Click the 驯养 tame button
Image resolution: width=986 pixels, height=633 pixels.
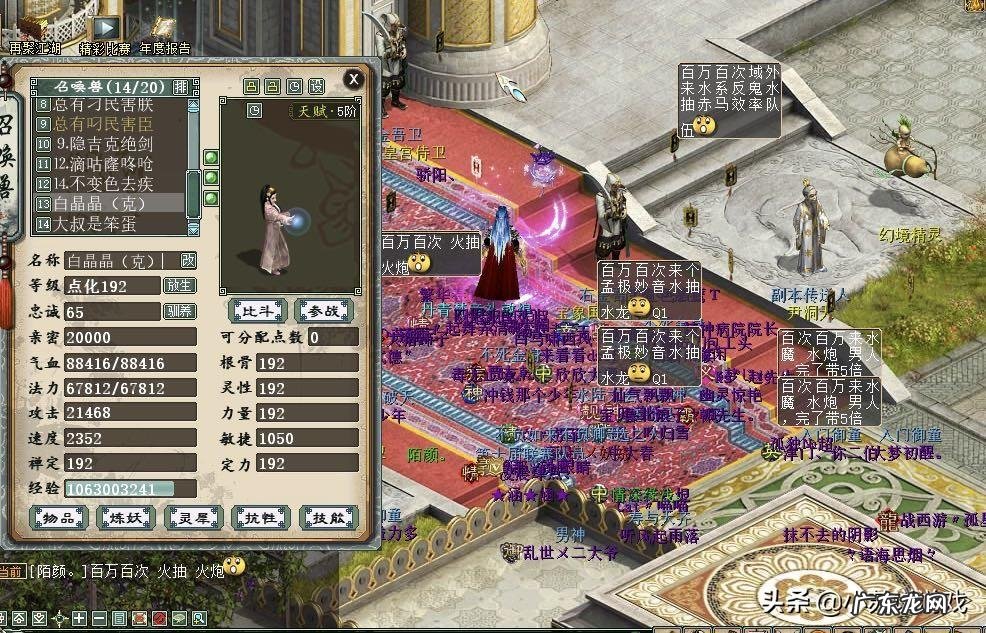pyautogui.click(x=180, y=311)
